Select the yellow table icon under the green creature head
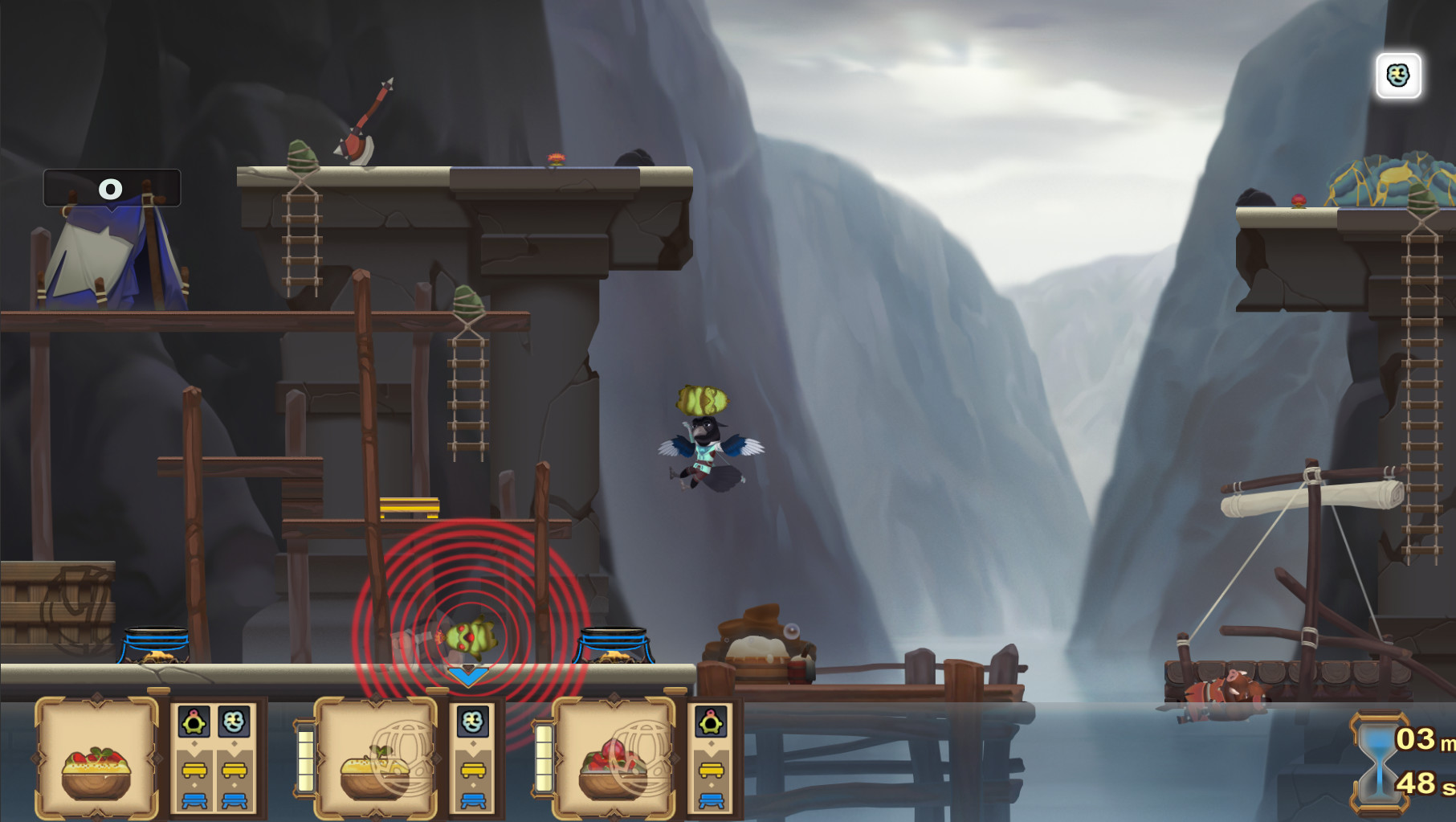 [x=193, y=771]
